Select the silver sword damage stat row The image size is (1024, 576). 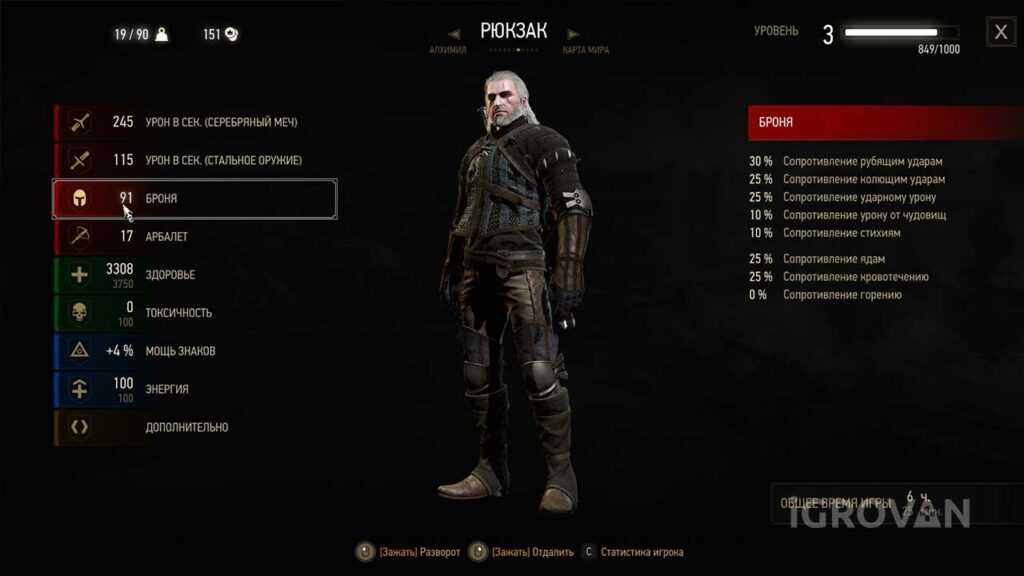(195, 122)
